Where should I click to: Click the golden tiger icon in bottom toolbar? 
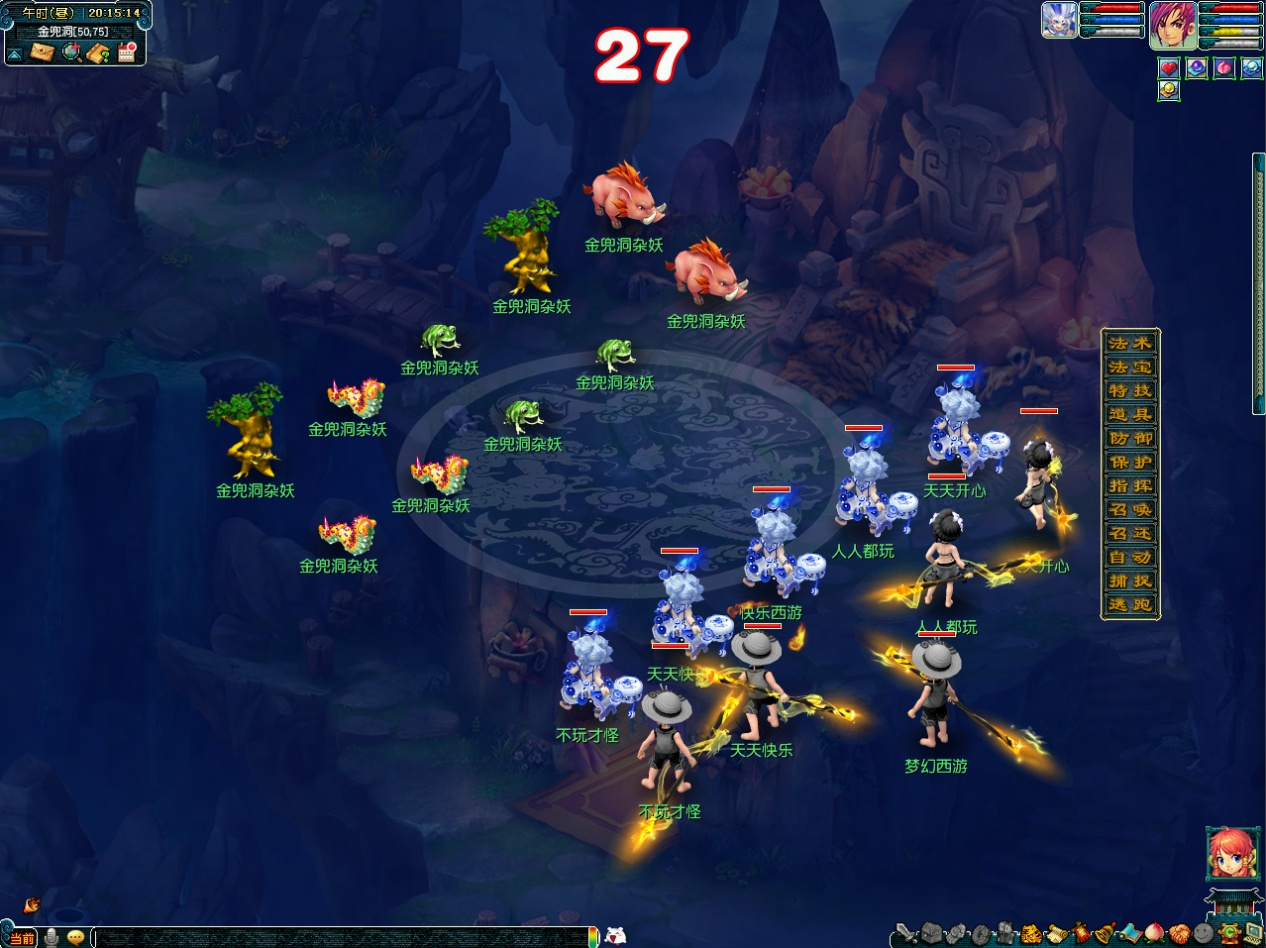[1031, 935]
